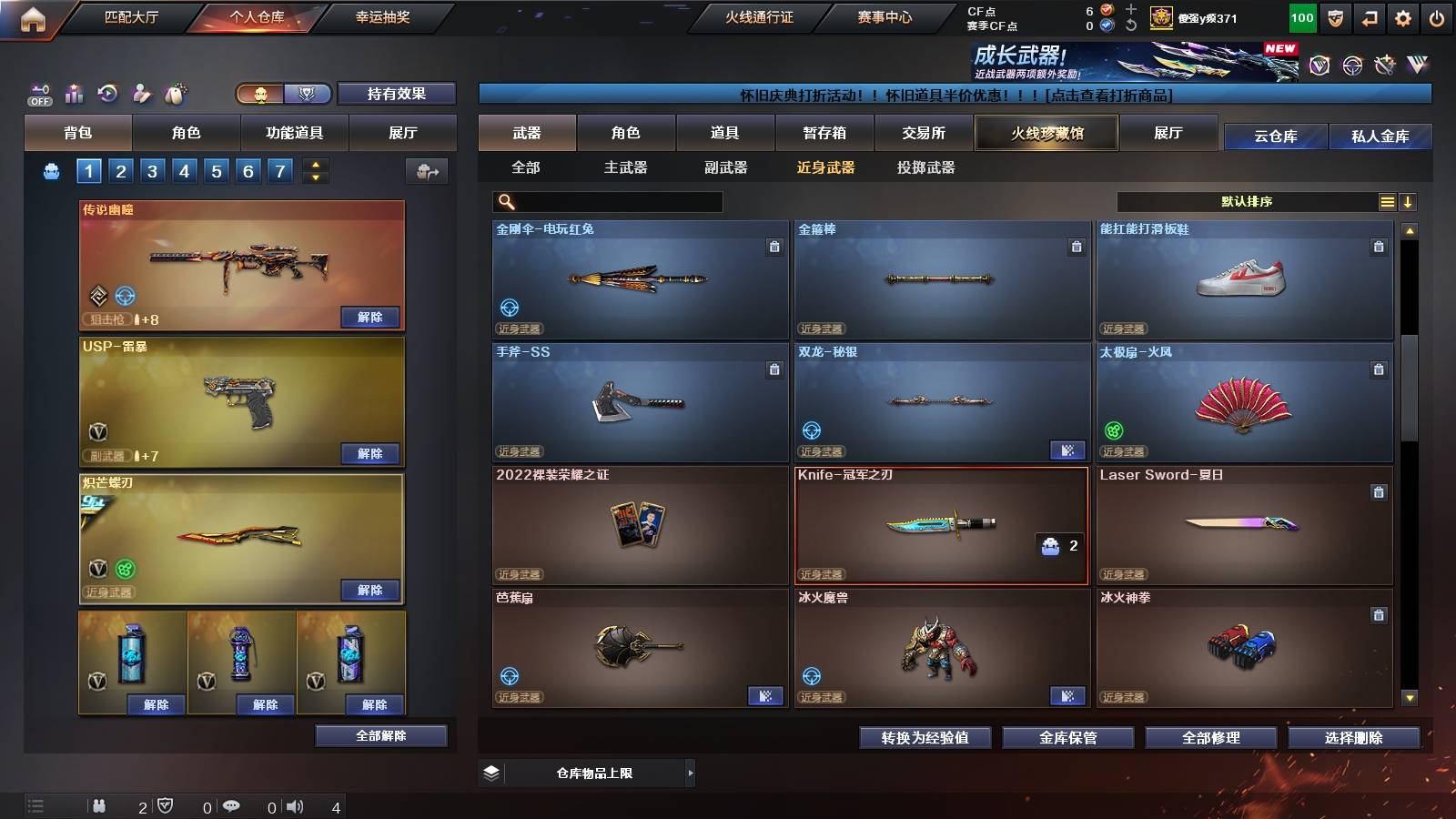Click the speaker icon in the bottom status bar
1456x819 pixels.
click(x=294, y=805)
